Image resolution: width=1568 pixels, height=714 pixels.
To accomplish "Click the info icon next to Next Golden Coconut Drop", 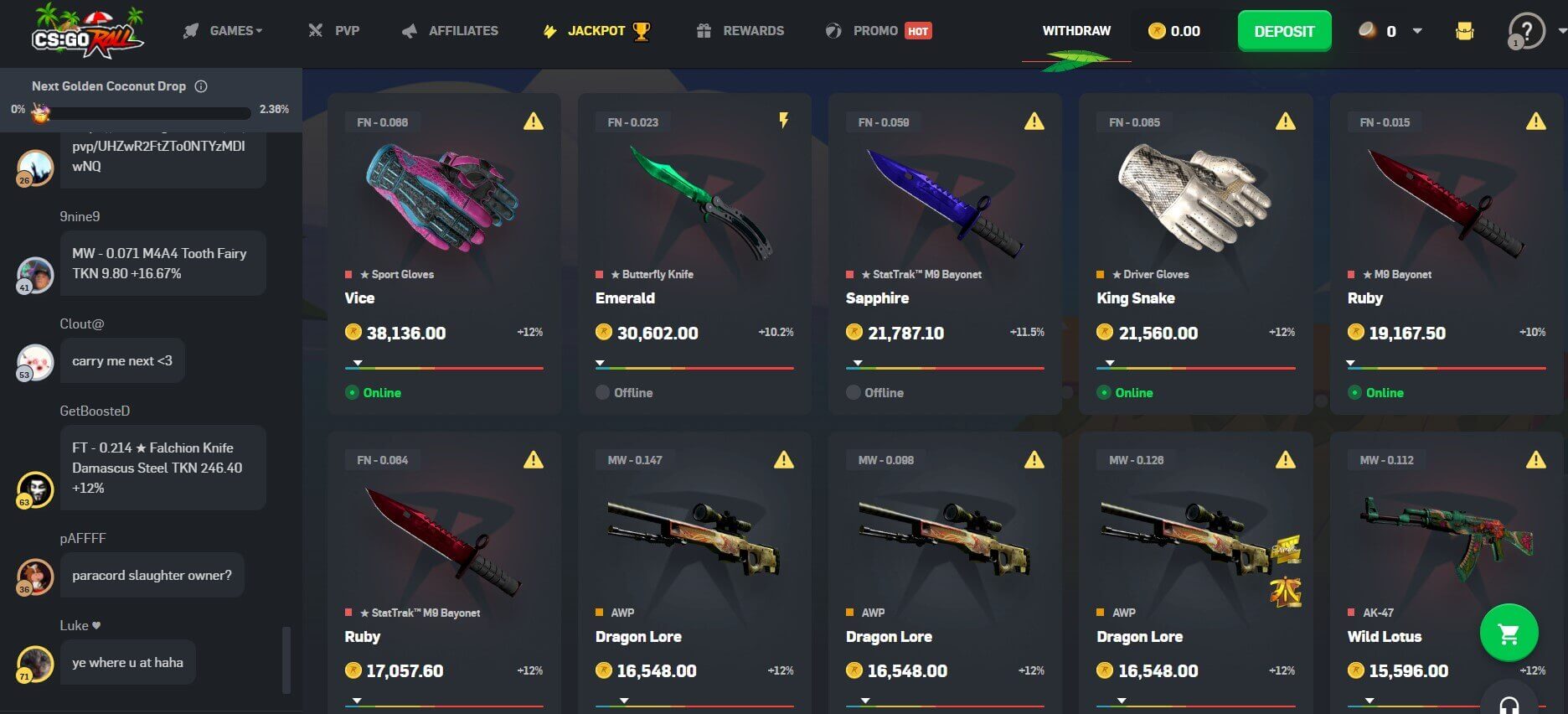I will (x=199, y=85).
